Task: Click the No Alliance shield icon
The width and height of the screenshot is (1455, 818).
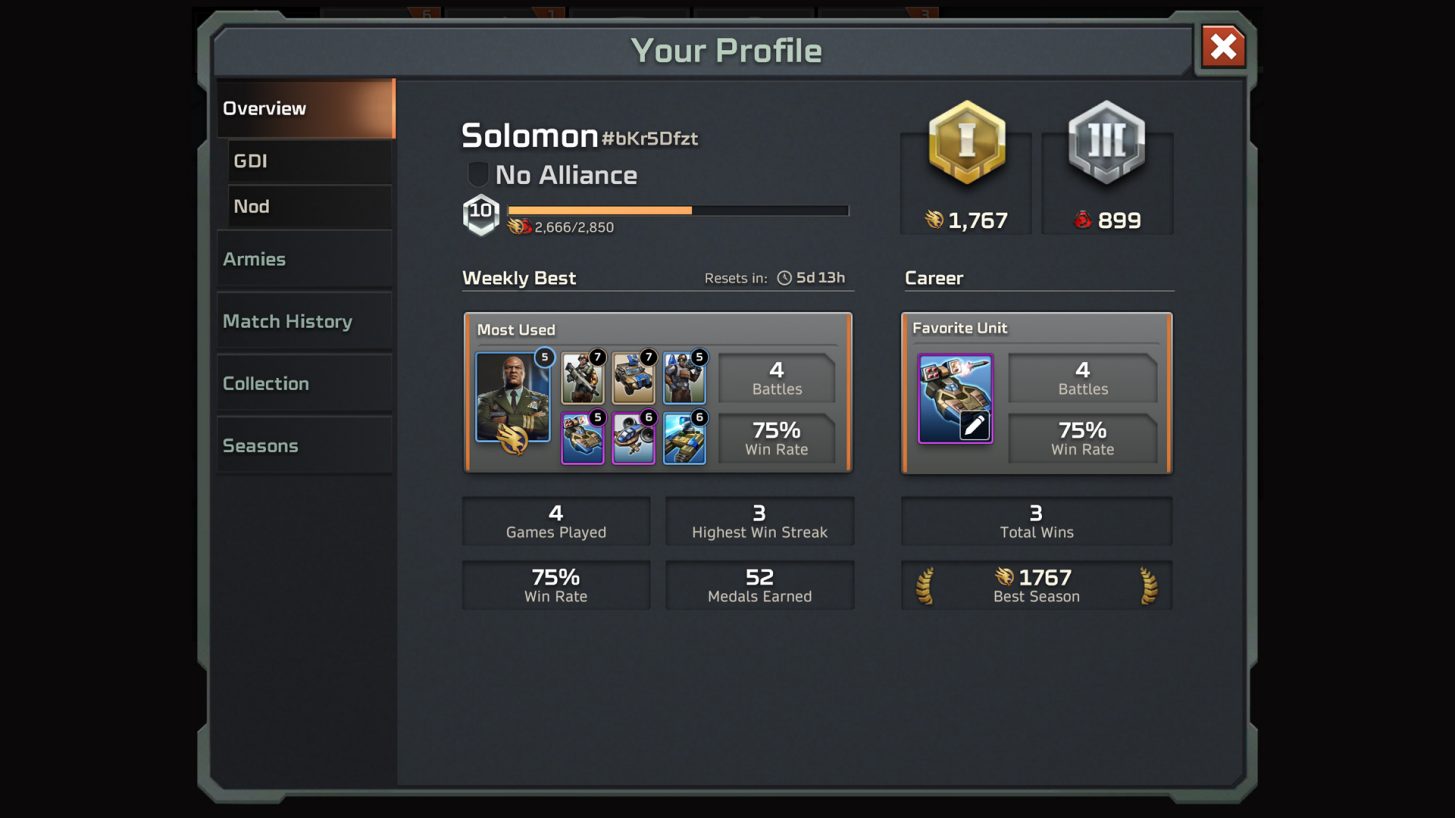Action: (x=478, y=174)
